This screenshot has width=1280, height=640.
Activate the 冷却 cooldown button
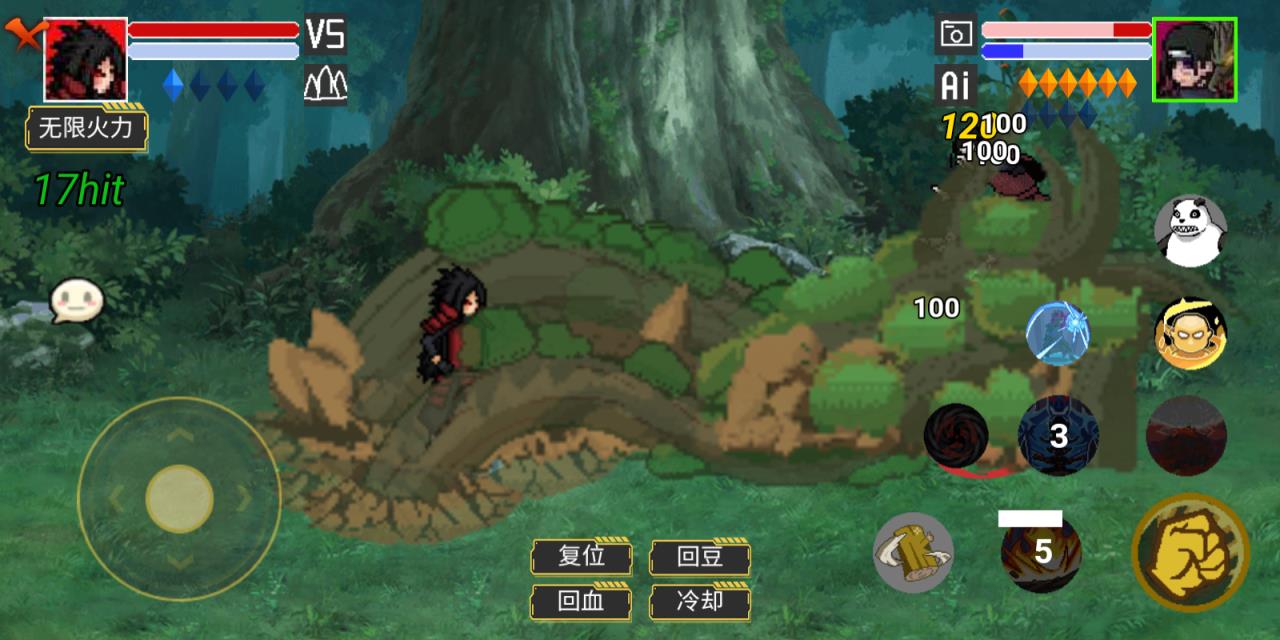point(700,602)
